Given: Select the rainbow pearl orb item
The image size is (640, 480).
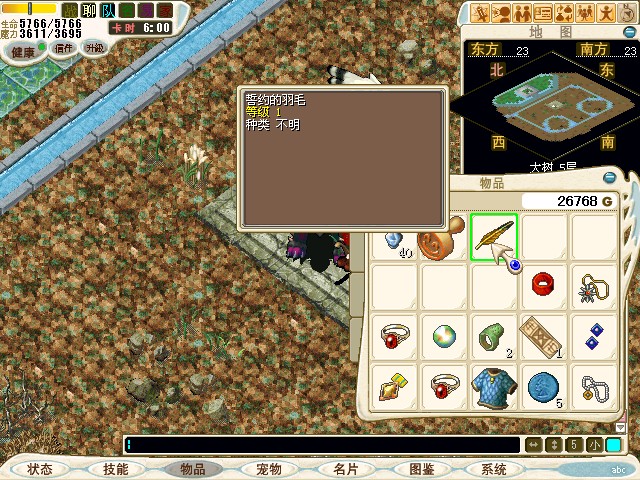Looking at the screenshot, I should pyautogui.click(x=444, y=337).
